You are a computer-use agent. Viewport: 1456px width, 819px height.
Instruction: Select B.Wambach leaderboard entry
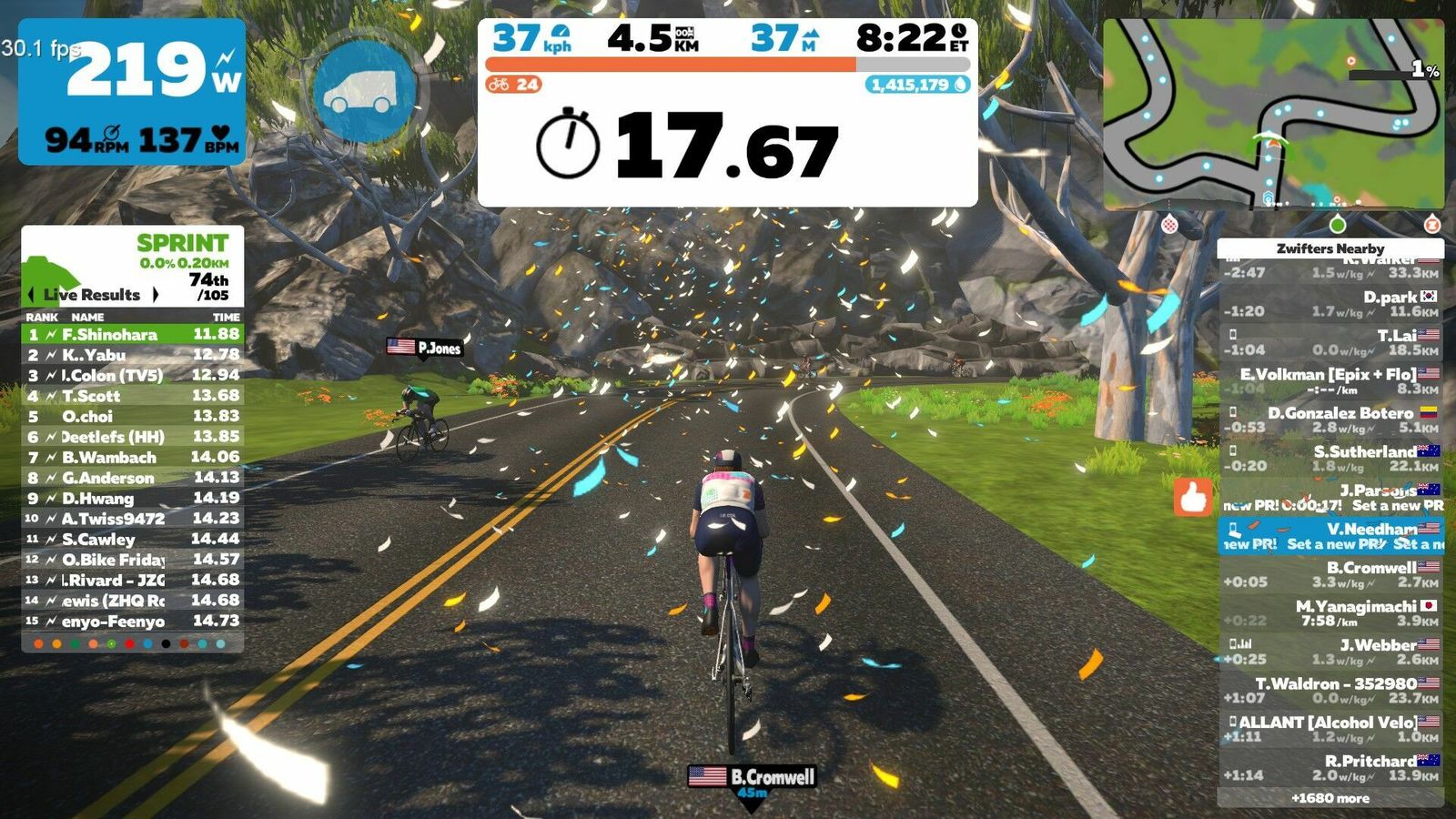click(x=133, y=458)
